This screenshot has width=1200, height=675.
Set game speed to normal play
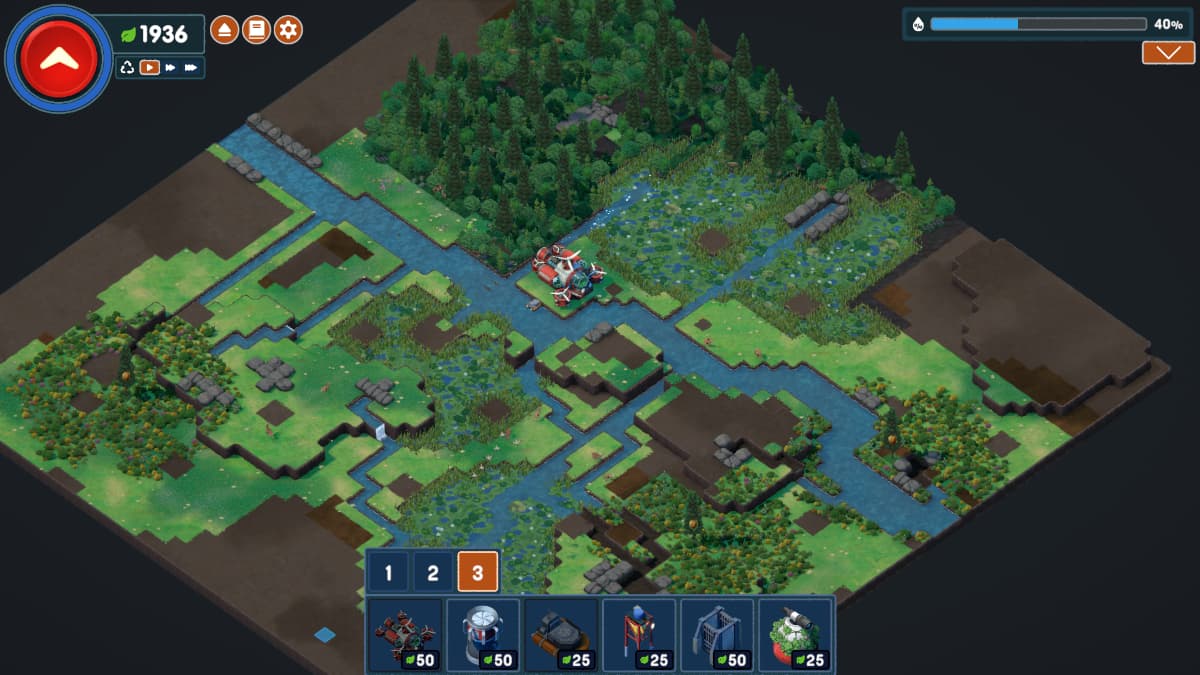pos(149,67)
